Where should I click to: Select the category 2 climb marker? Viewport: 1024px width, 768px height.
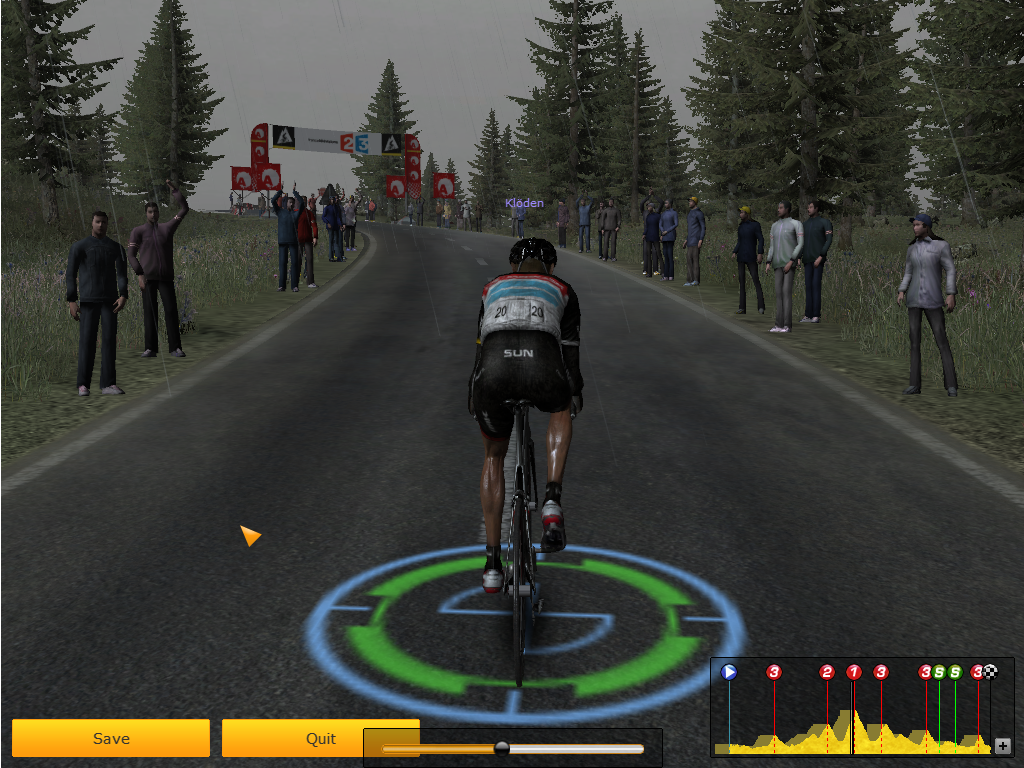[827, 672]
